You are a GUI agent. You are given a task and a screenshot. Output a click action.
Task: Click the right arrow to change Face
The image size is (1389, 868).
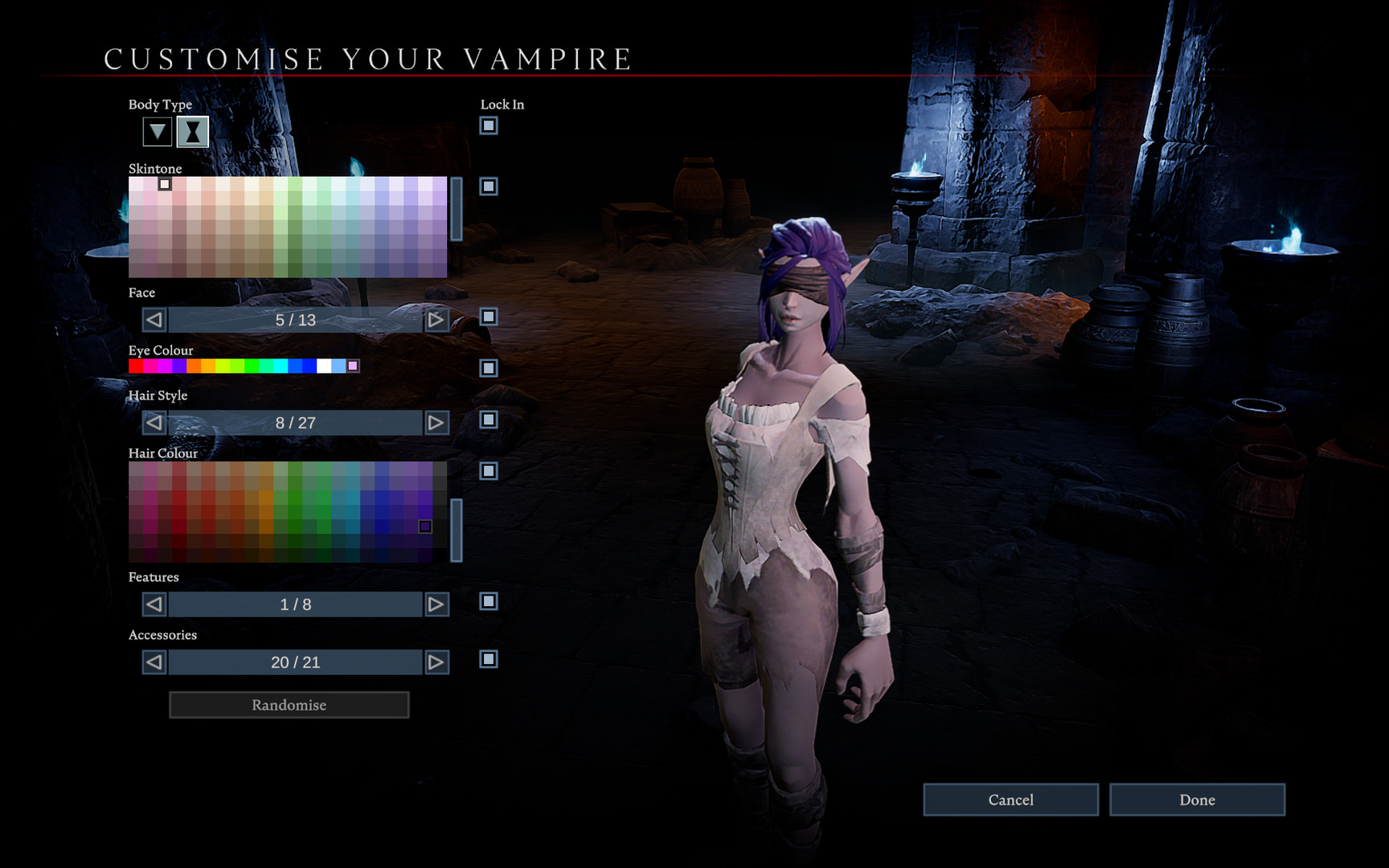coord(436,320)
